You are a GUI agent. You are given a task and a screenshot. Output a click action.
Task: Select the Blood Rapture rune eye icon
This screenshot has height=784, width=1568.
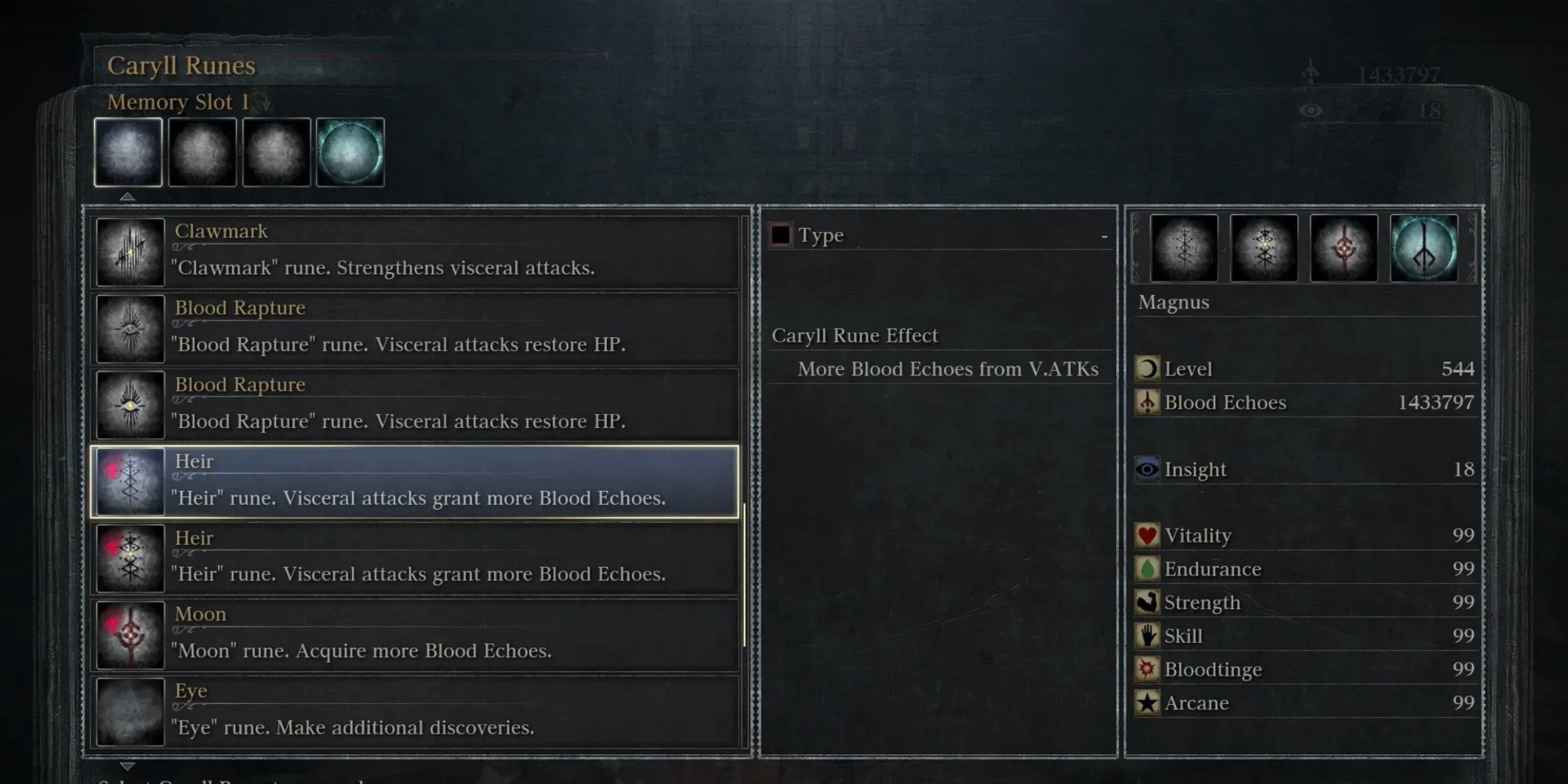129,328
